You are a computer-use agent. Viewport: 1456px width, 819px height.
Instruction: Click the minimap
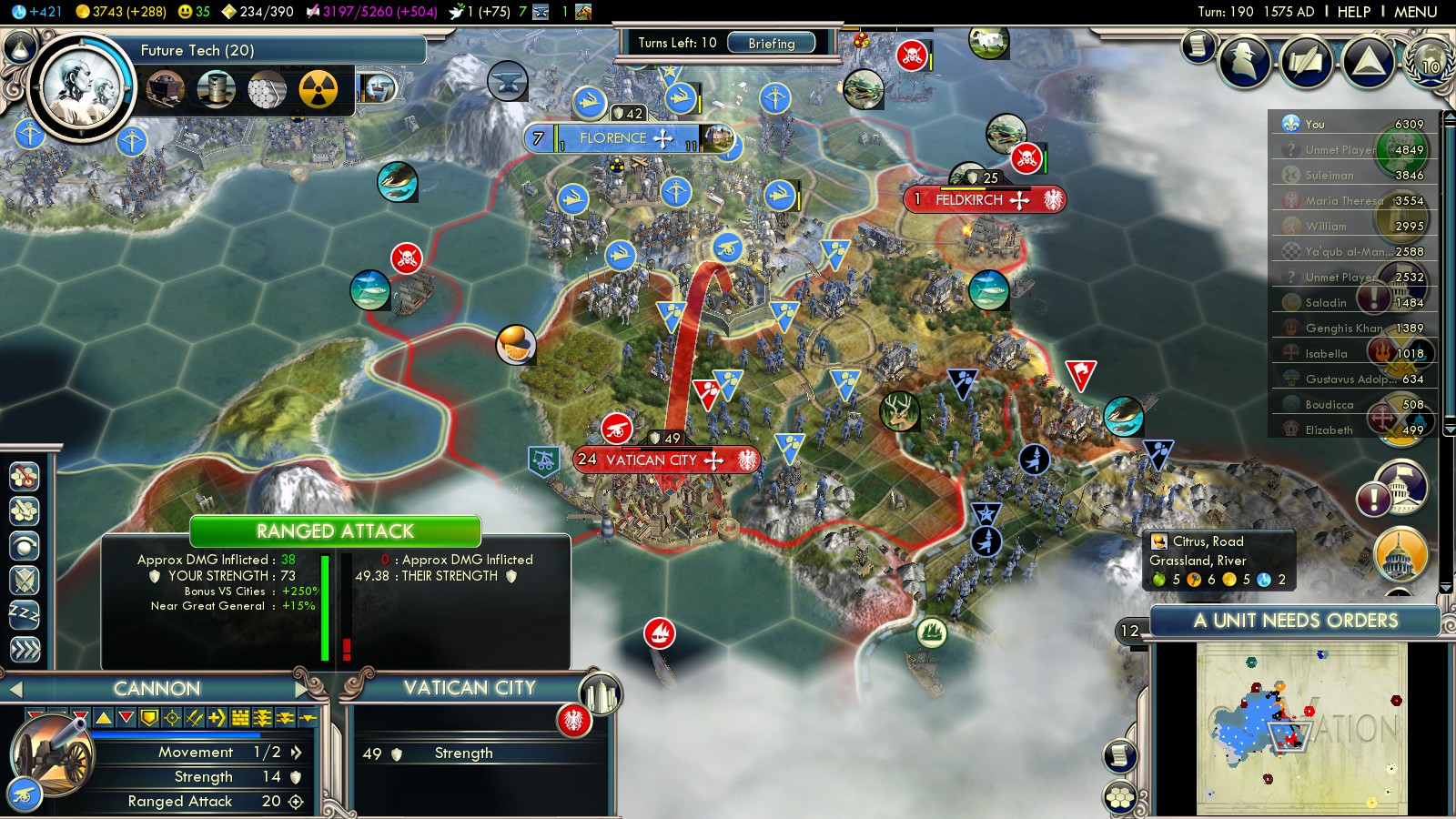(x=1301, y=728)
